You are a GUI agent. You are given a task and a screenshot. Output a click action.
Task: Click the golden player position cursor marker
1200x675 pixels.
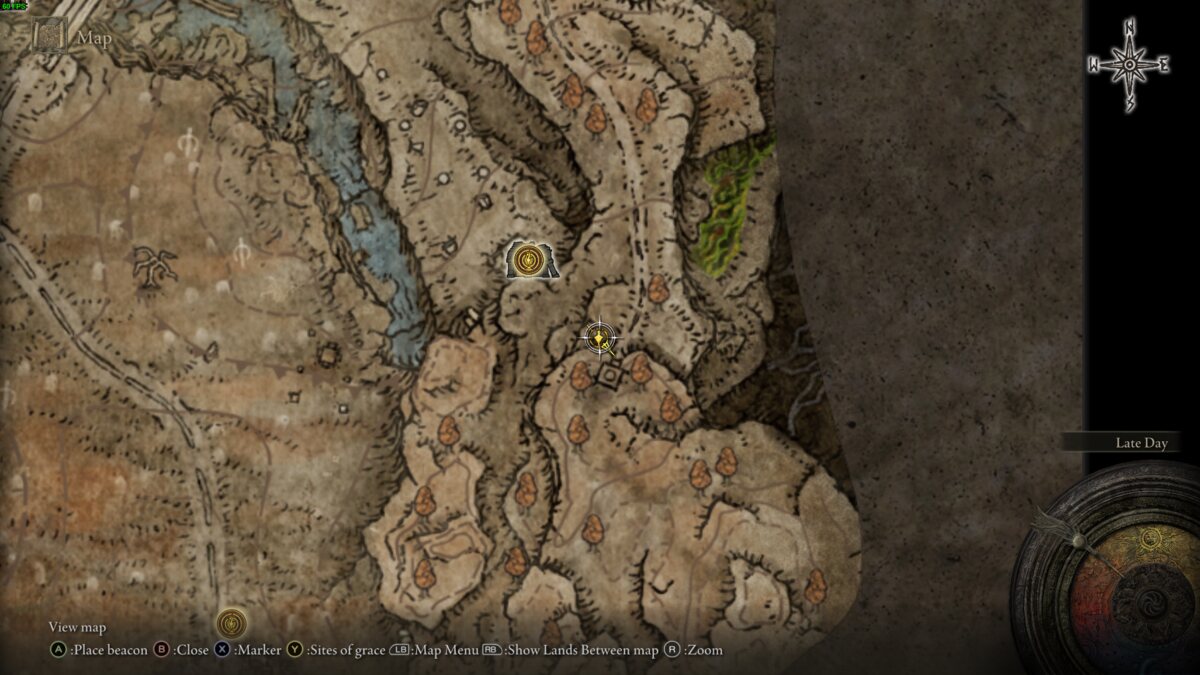point(599,338)
